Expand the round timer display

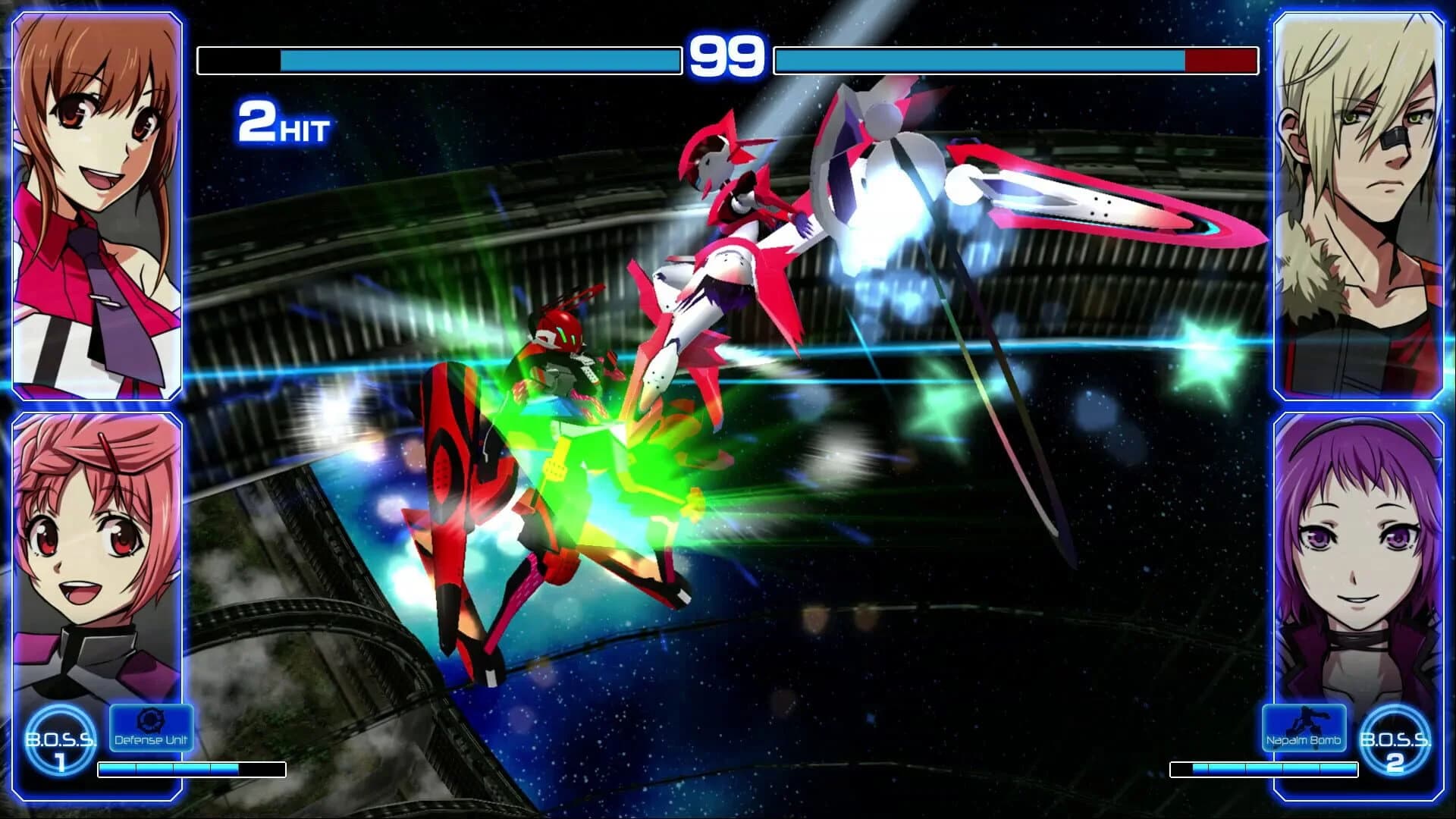click(726, 53)
